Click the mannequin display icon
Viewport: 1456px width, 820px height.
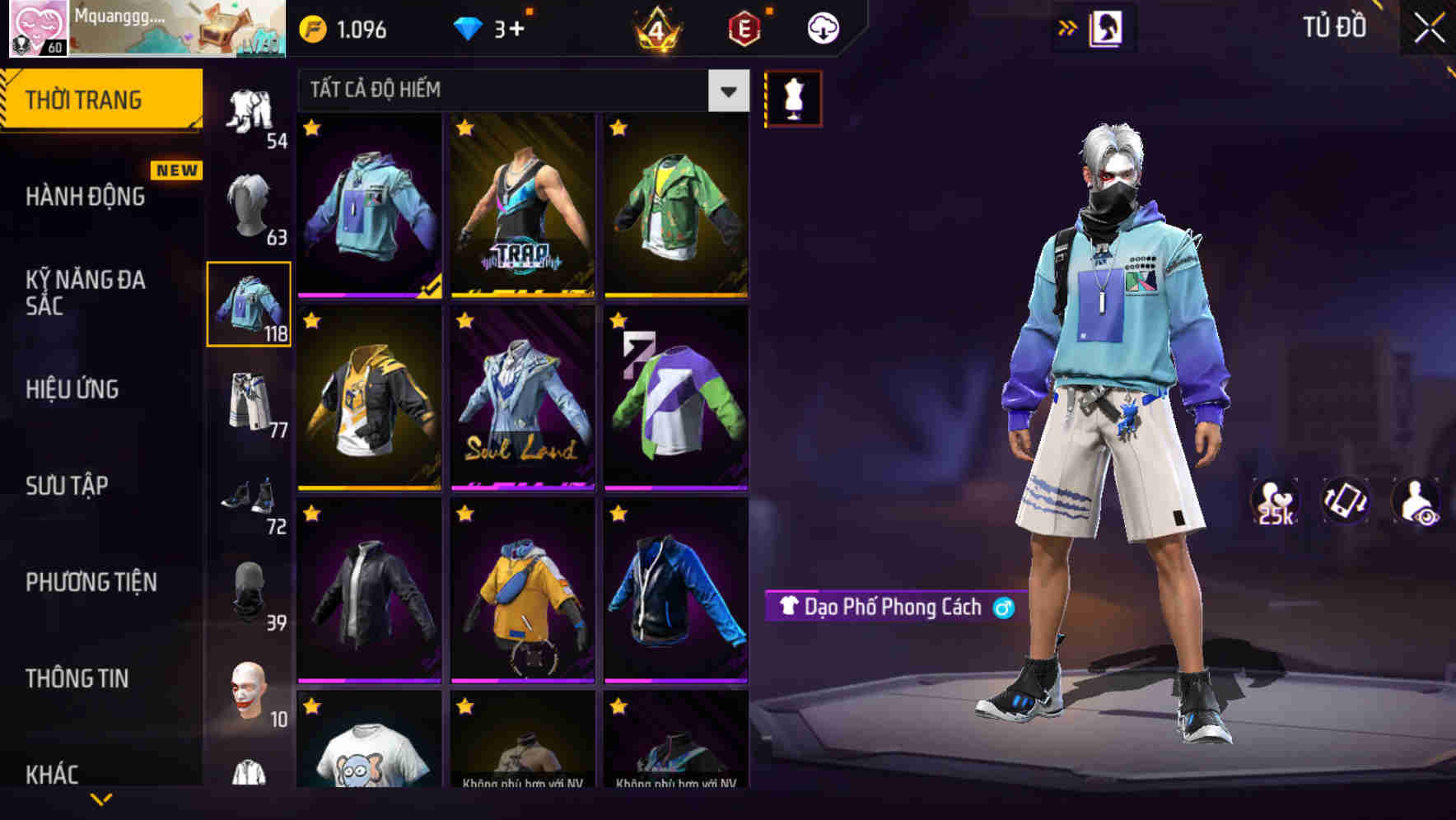tap(793, 96)
